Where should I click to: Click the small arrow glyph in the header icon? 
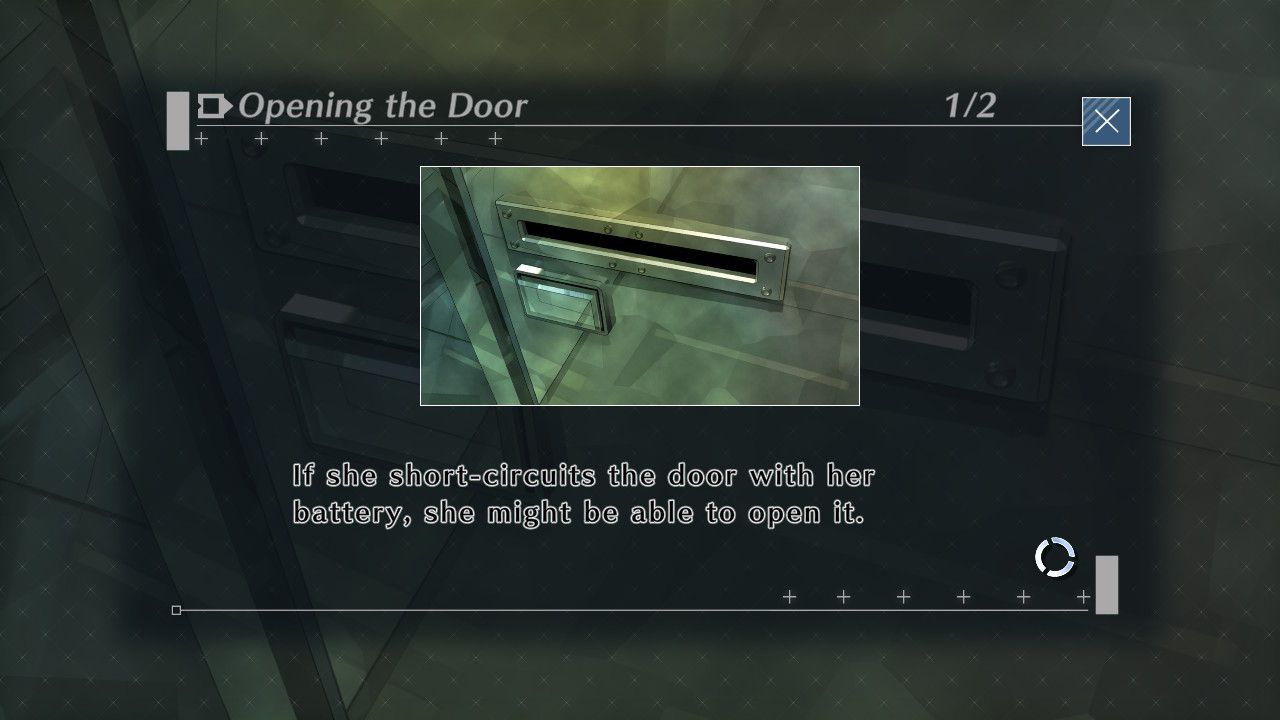point(225,106)
